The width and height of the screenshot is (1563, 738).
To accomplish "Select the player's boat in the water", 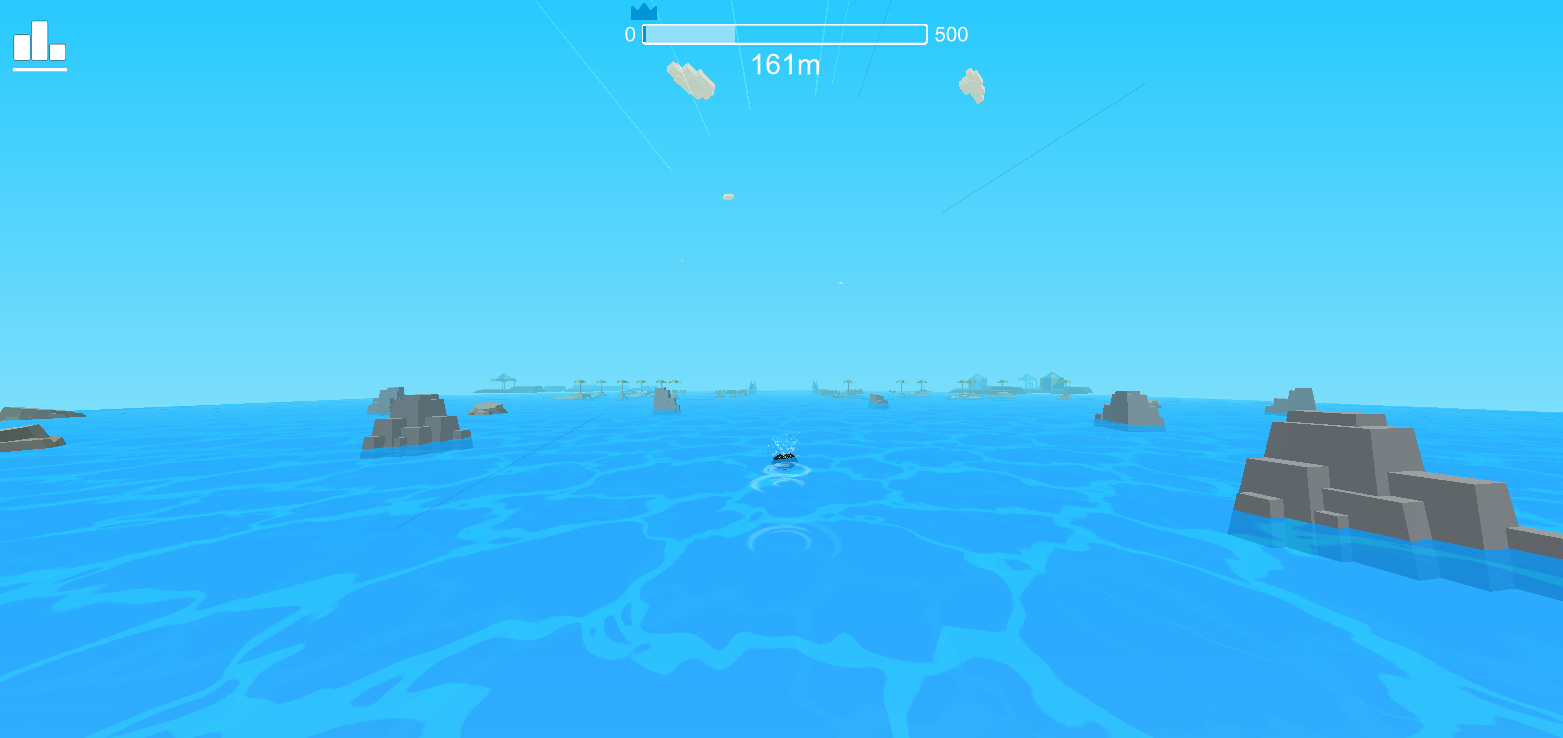I will coord(786,459).
